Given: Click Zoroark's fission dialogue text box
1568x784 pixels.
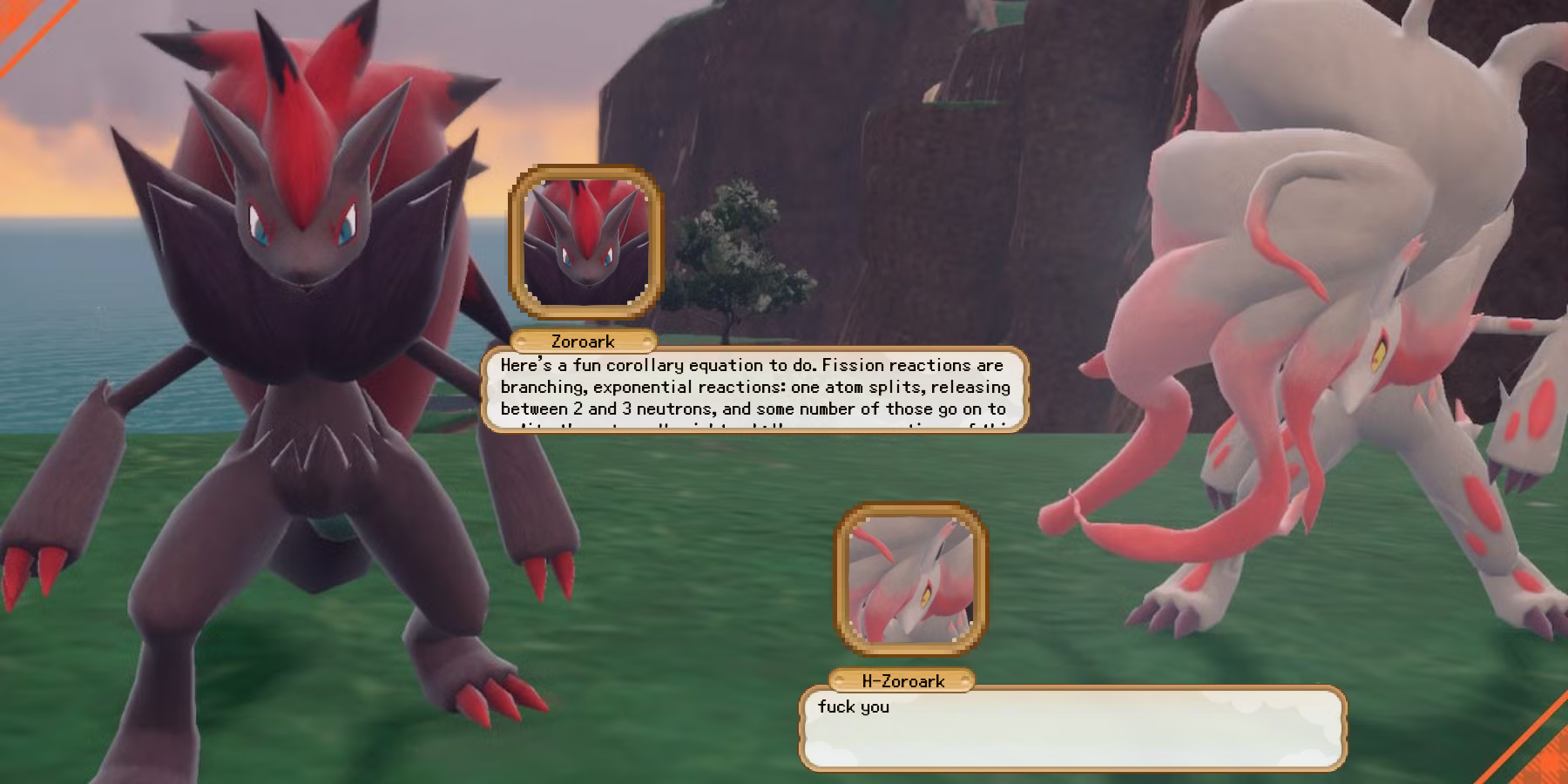Looking at the screenshot, I should [754, 389].
